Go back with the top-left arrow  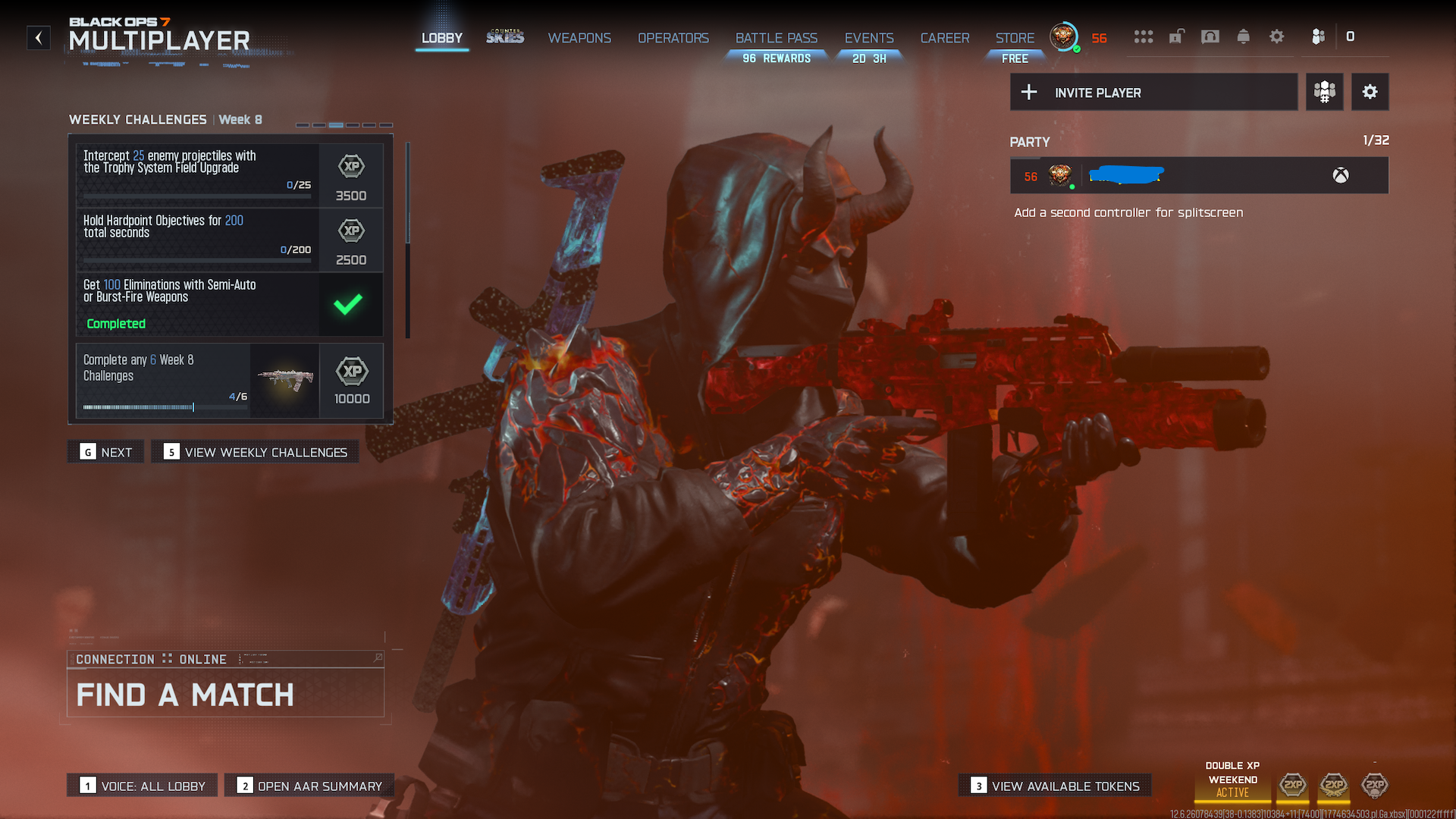(39, 38)
